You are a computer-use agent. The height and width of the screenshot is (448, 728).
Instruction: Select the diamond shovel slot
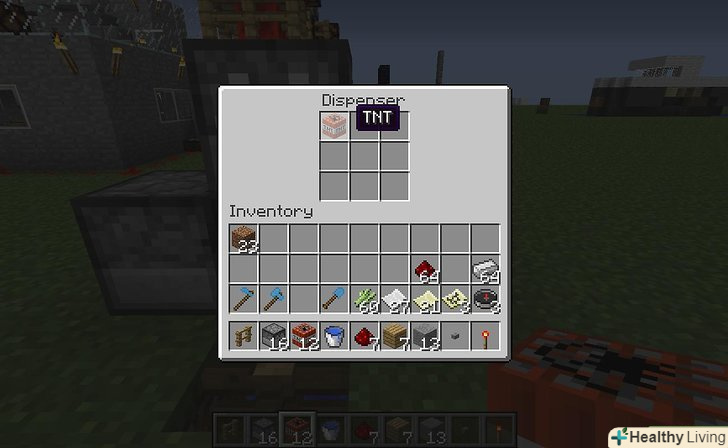pyautogui.click(x=335, y=298)
